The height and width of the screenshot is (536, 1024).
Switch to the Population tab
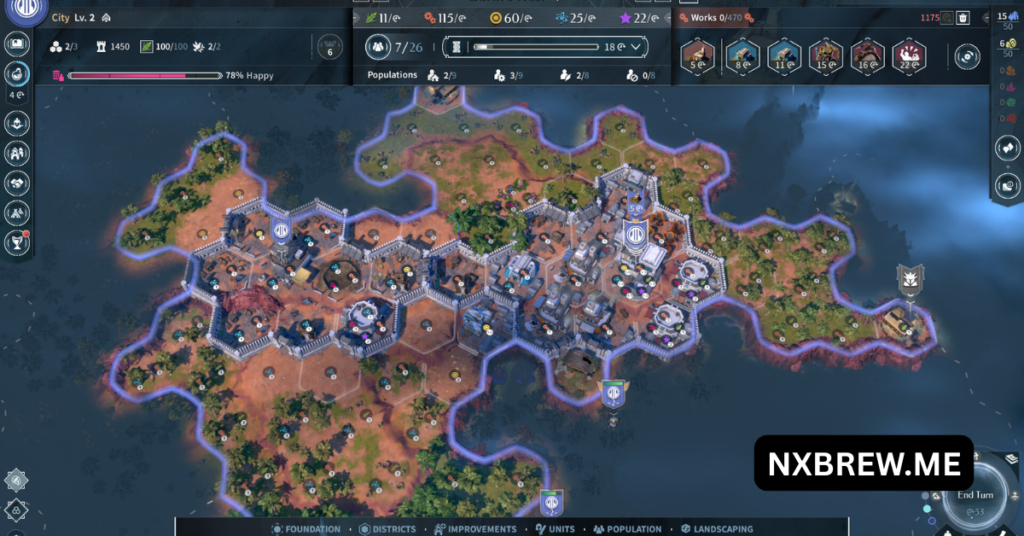coord(627,529)
